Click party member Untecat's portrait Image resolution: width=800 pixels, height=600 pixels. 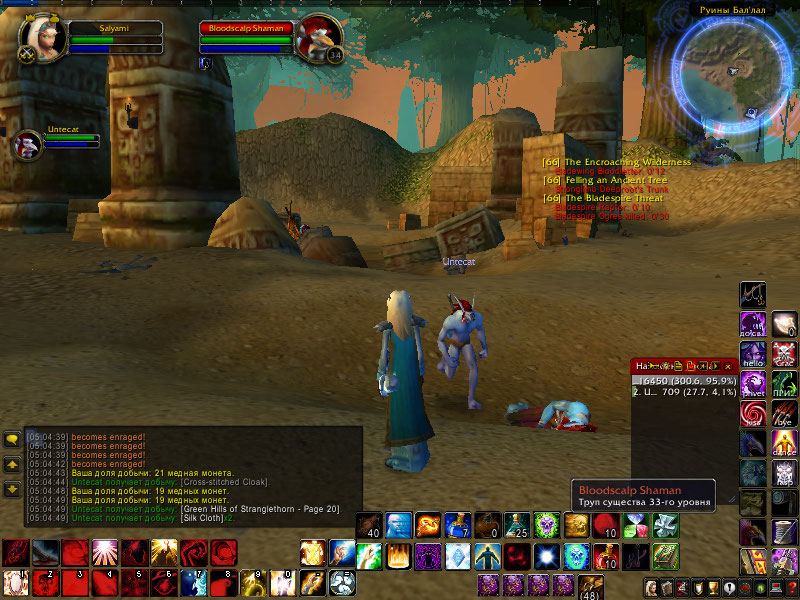(x=27, y=145)
